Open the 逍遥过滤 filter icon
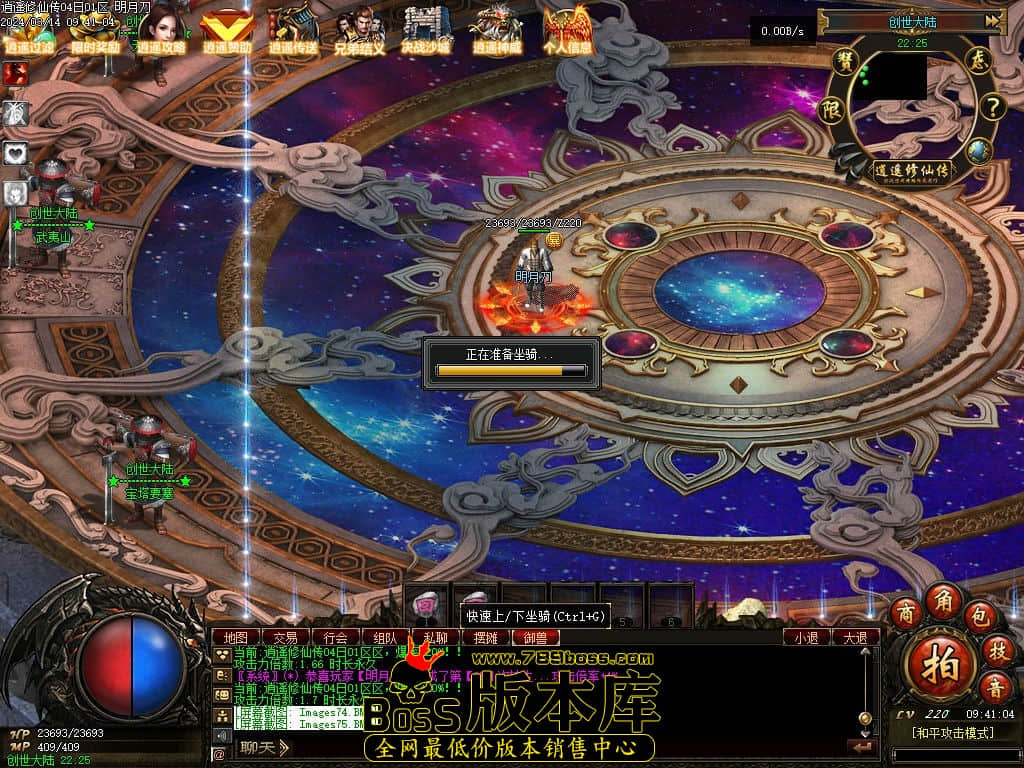 (x=30, y=32)
